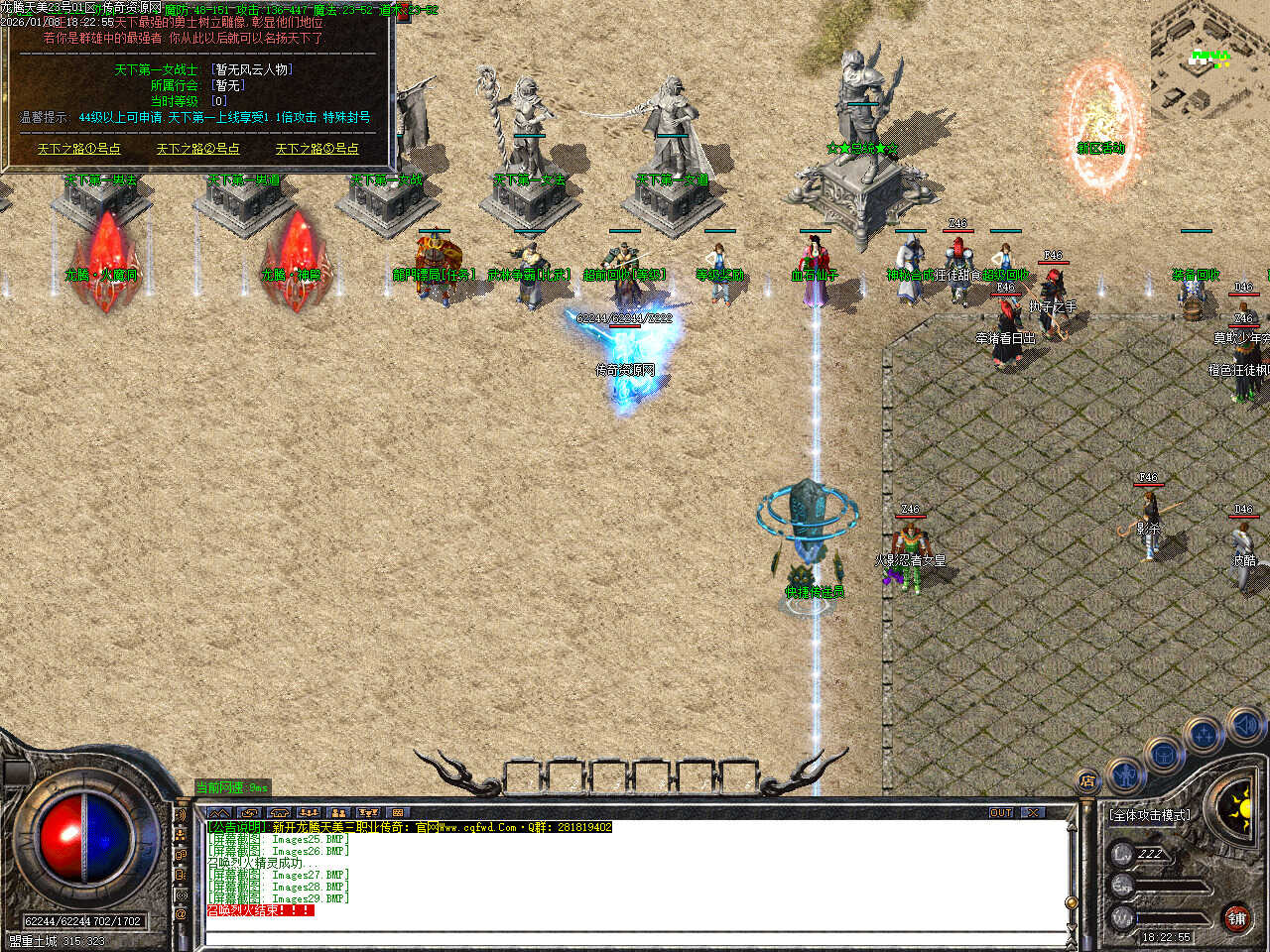The image size is (1270, 952).
Task: Click the chat log scrollbar knob
Action: 1071,902
